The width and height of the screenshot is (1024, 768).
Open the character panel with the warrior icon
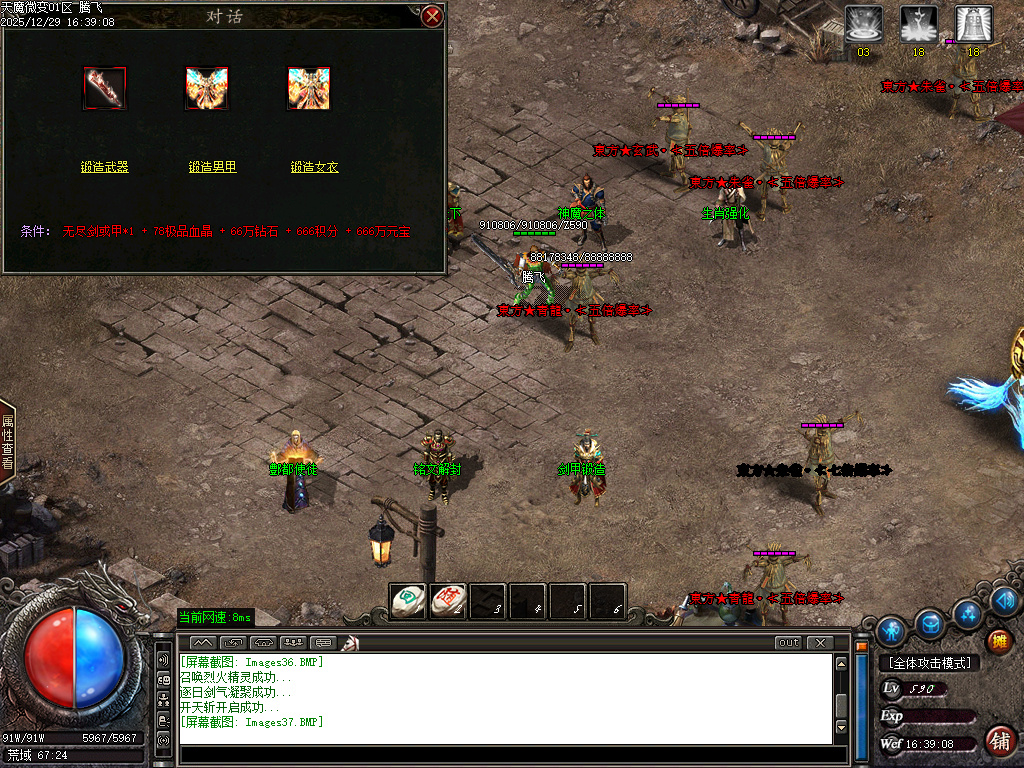[x=891, y=631]
